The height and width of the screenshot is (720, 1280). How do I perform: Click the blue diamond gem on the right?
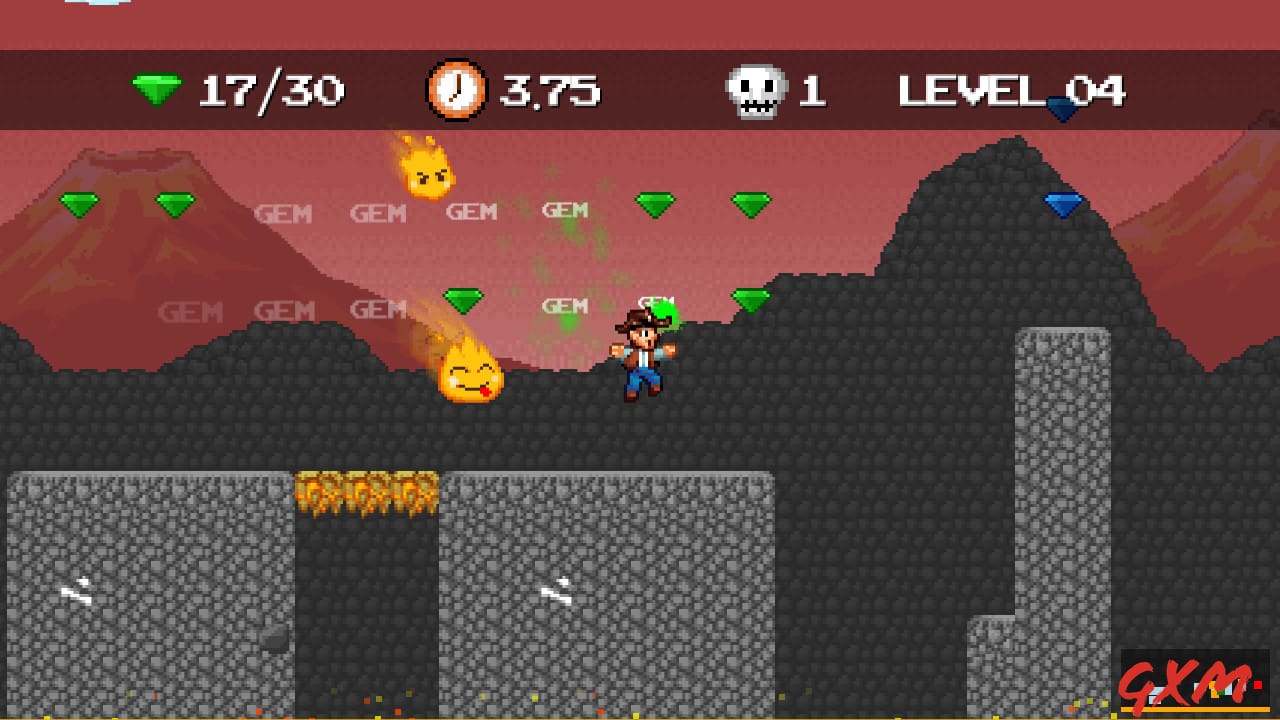[1063, 203]
